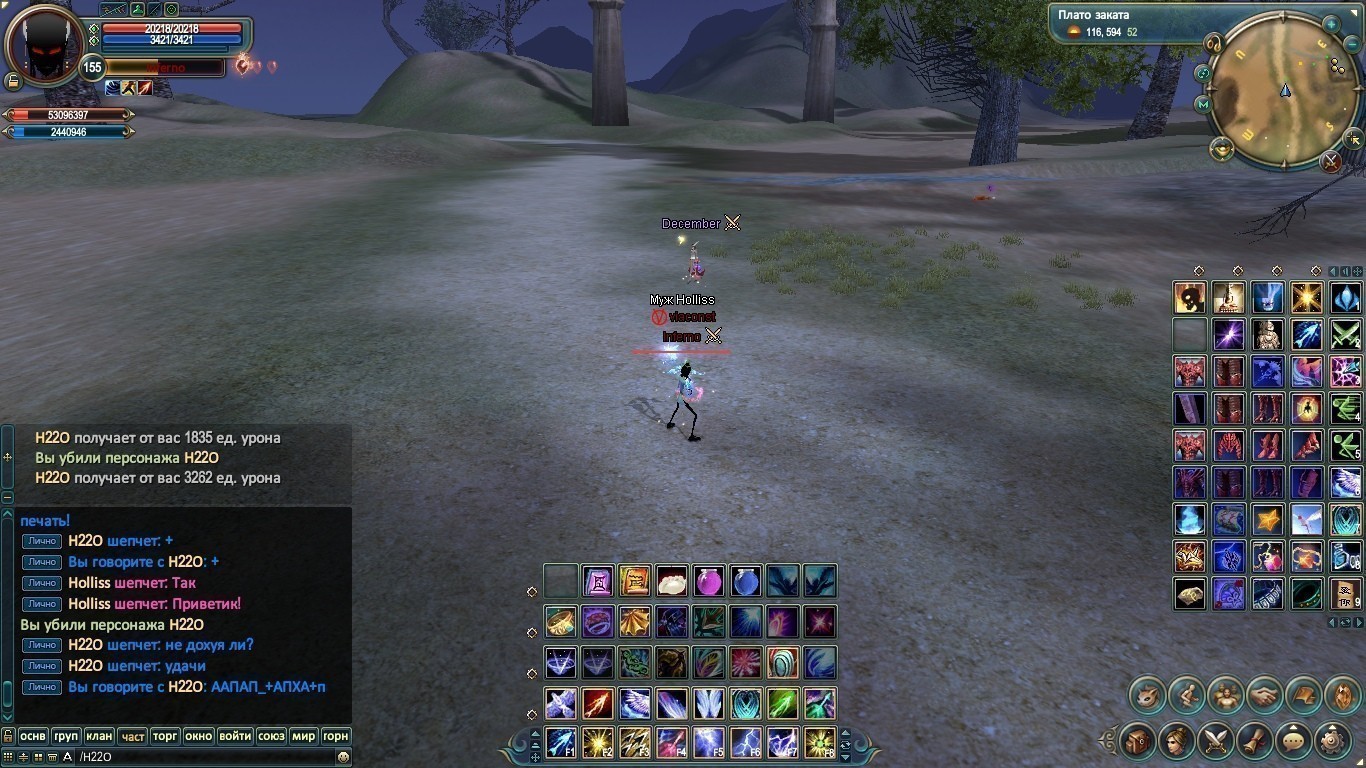Activate the golden ring item in the hotbar
This screenshot has height=768, width=1366.
coord(560,622)
